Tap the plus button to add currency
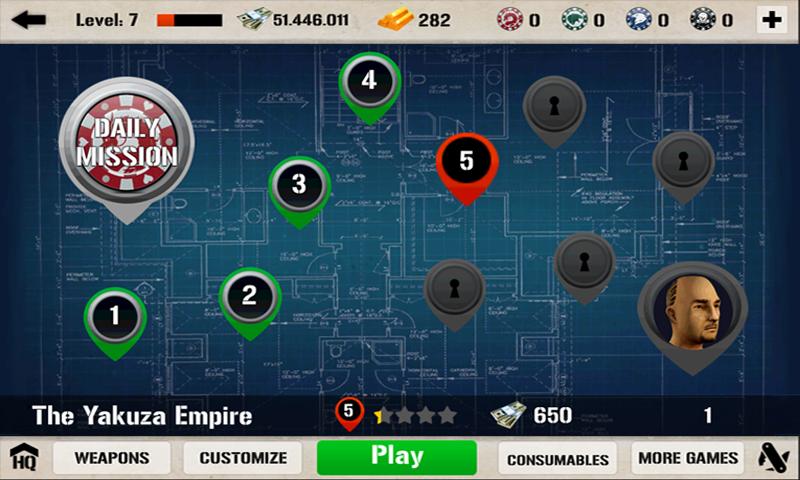Image resolution: width=800 pixels, height=480 pixels. (771, 19)
